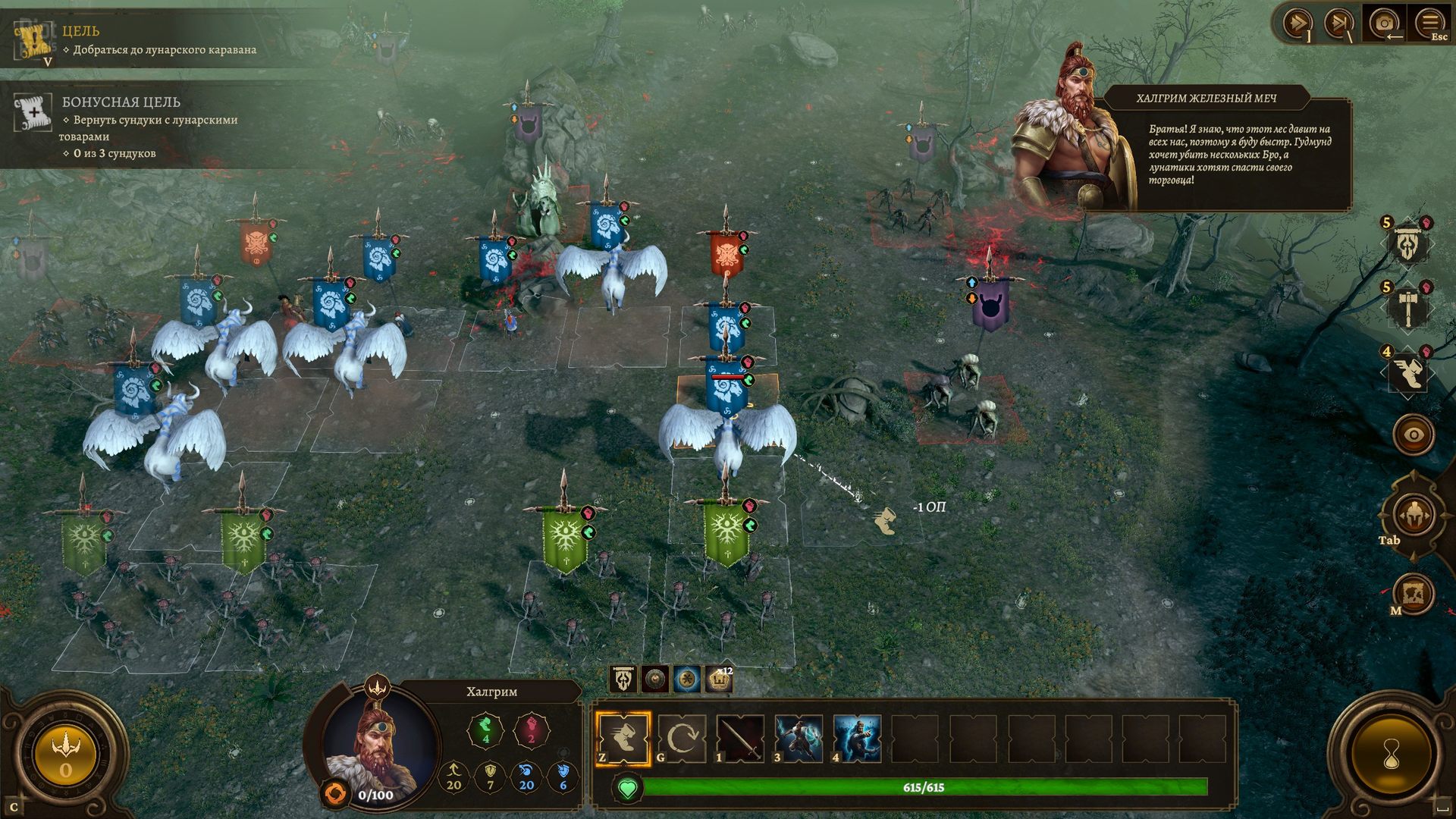Viewport: 1456px width, 819px height.
Task: Open the Esc hamburger menu
Action: coord(1429,23)
